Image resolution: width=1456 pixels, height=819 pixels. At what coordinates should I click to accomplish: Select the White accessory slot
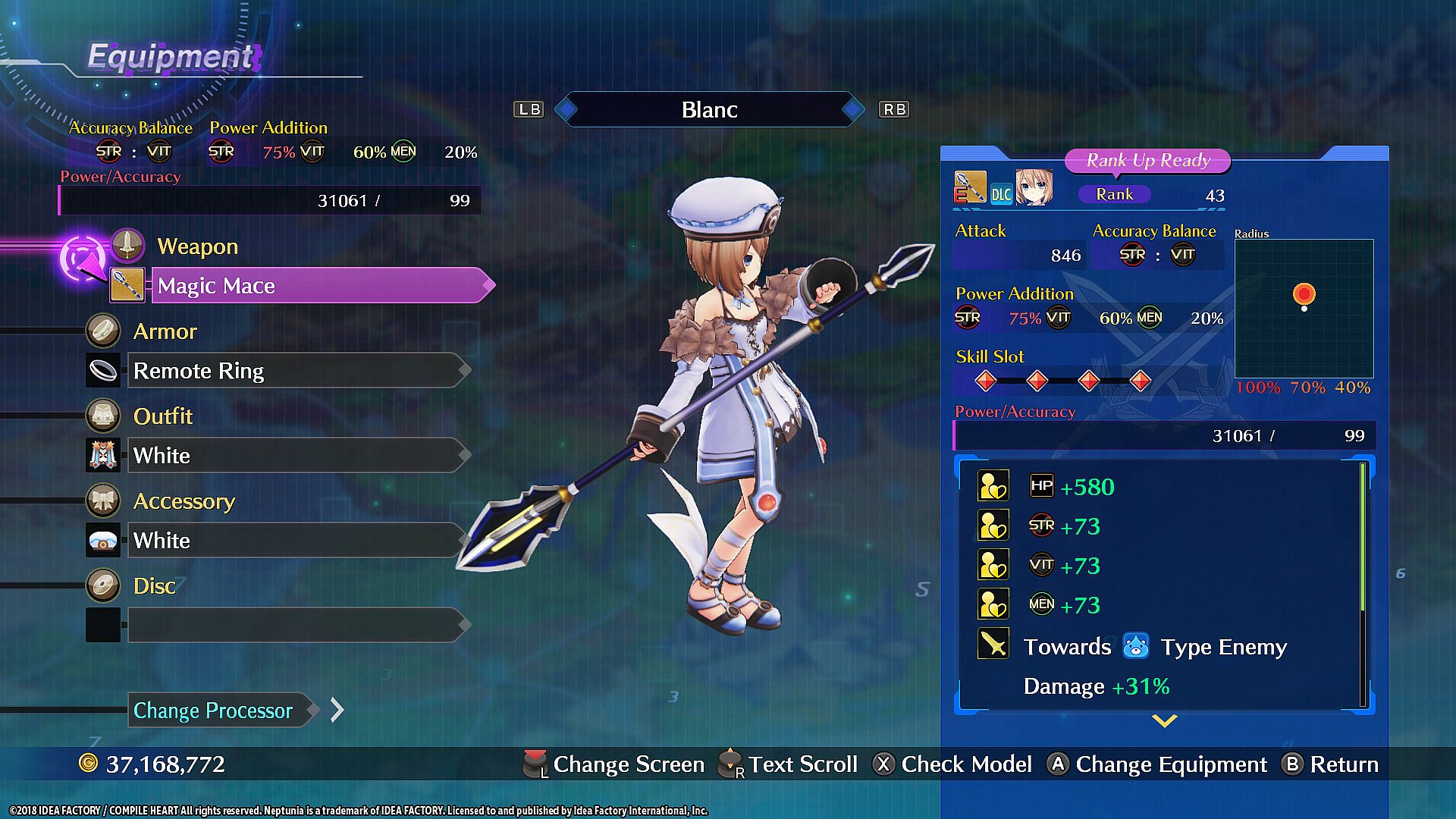[296, 541]
